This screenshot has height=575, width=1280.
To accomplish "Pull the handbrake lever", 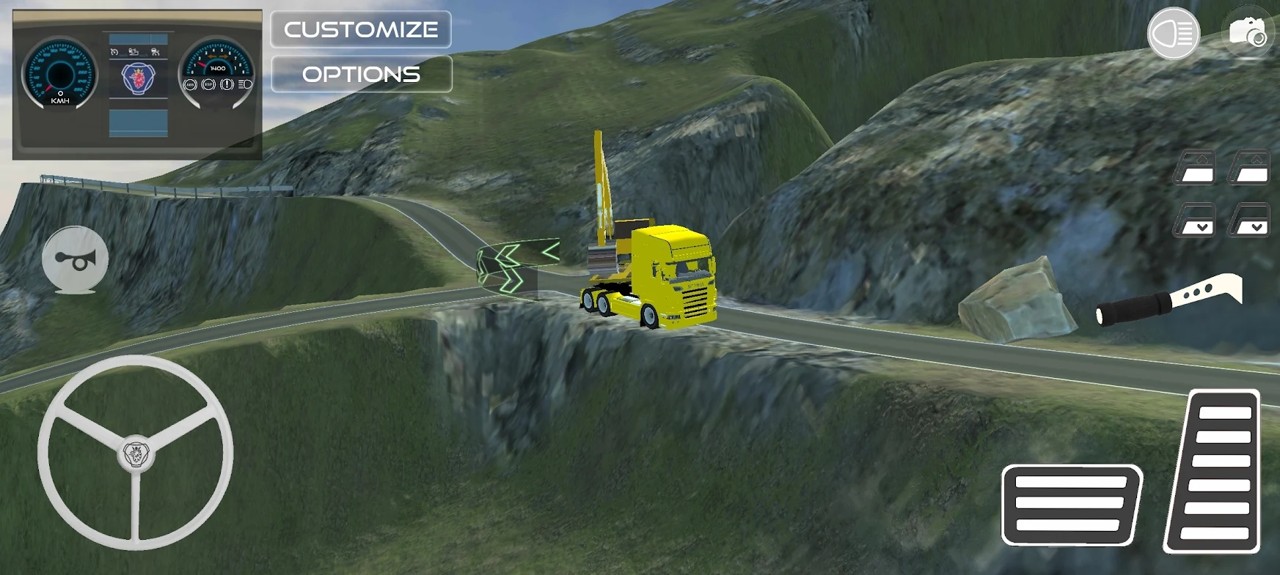I will [x=1170, y=302].
